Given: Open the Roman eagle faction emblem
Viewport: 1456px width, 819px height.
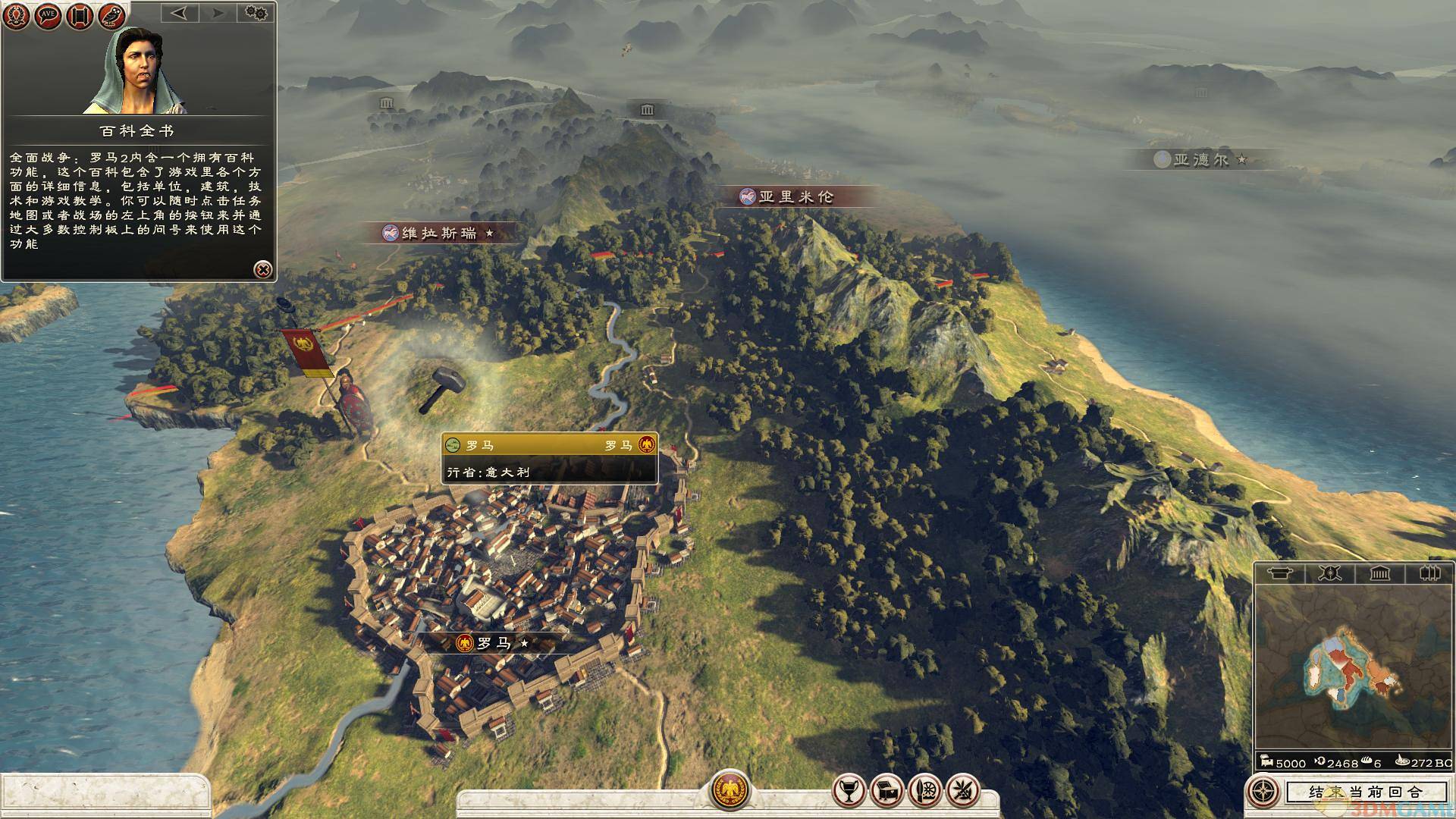Looking at the screenshot, I should (x=730, y=789).
